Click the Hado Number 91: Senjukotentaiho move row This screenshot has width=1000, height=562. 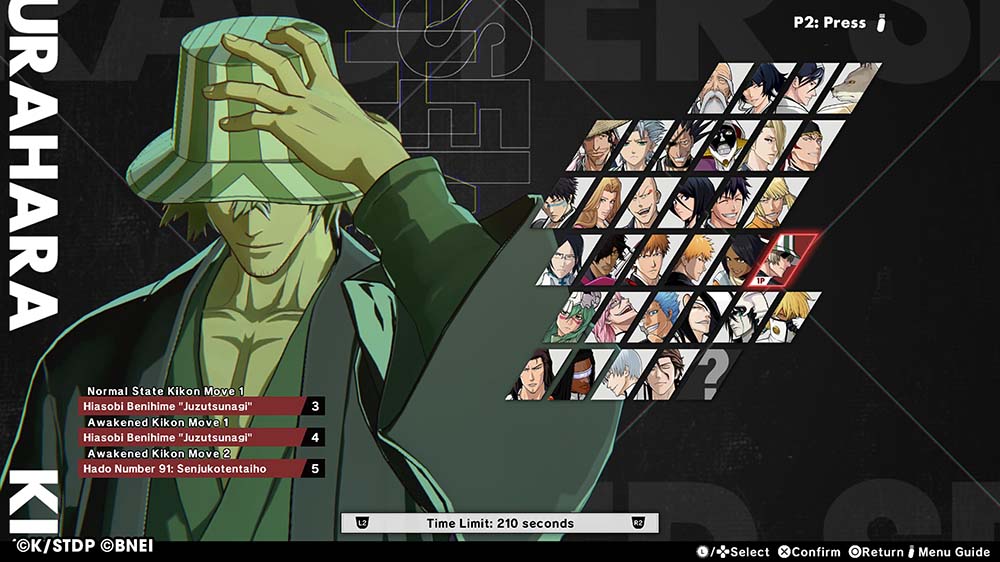point(190,468)
